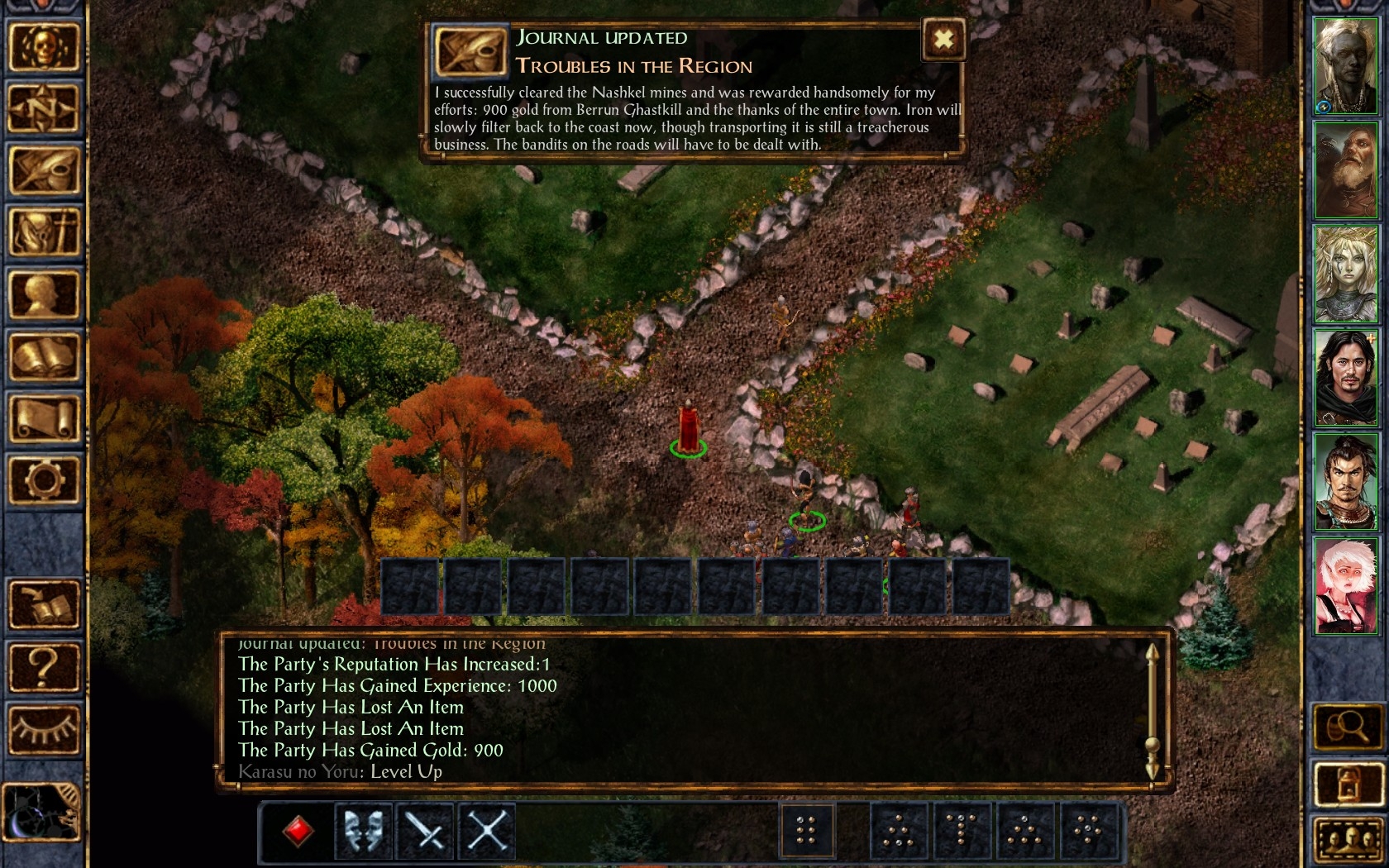Image resolution: width=1389 pixels, height=868 pixels.
Task: Toggle the closed eye icon in the sidebar
Action: click(44, 728)
